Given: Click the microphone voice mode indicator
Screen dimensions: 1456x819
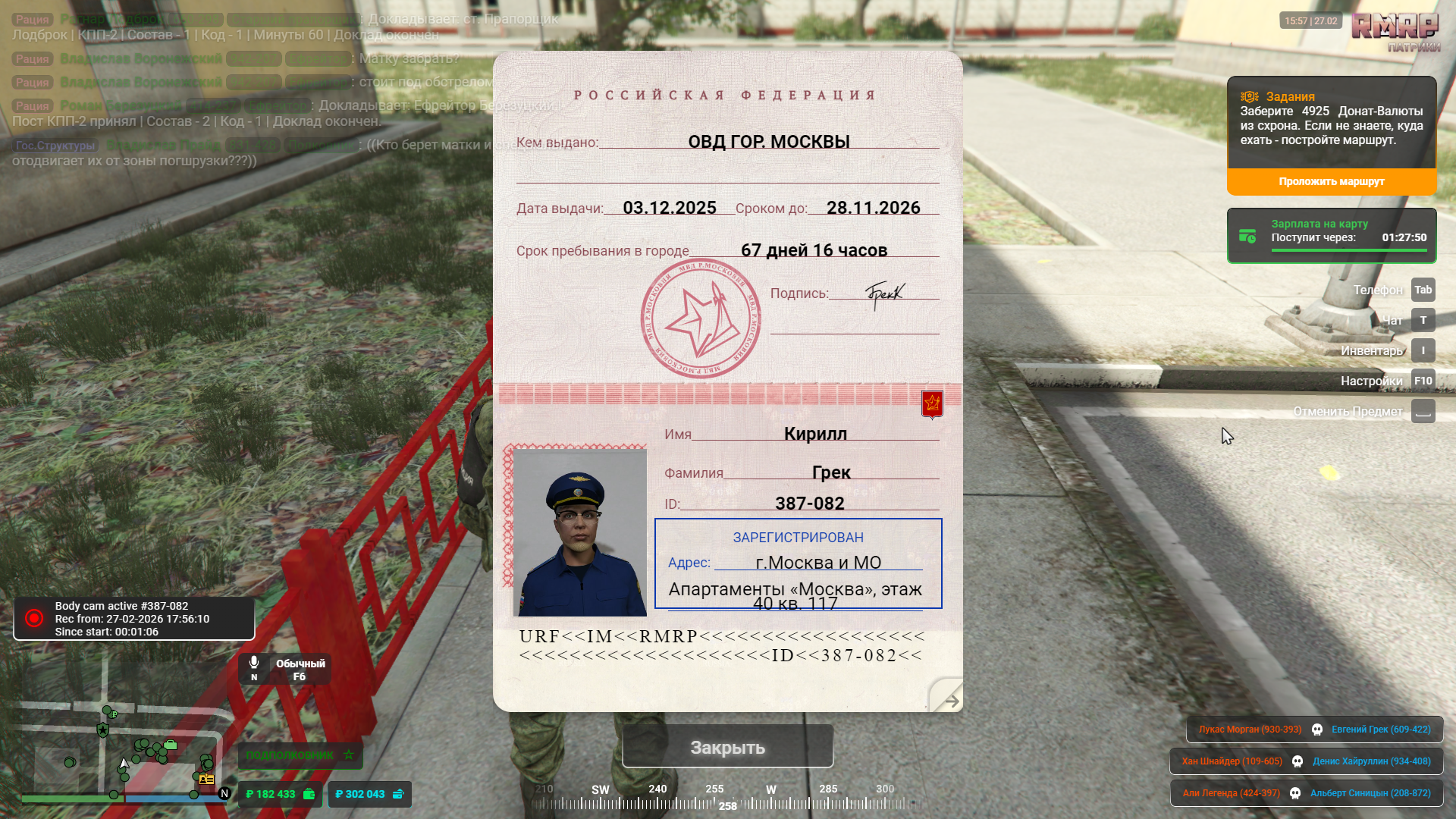Looking at the screenshot, I should (x=284, y=669).
